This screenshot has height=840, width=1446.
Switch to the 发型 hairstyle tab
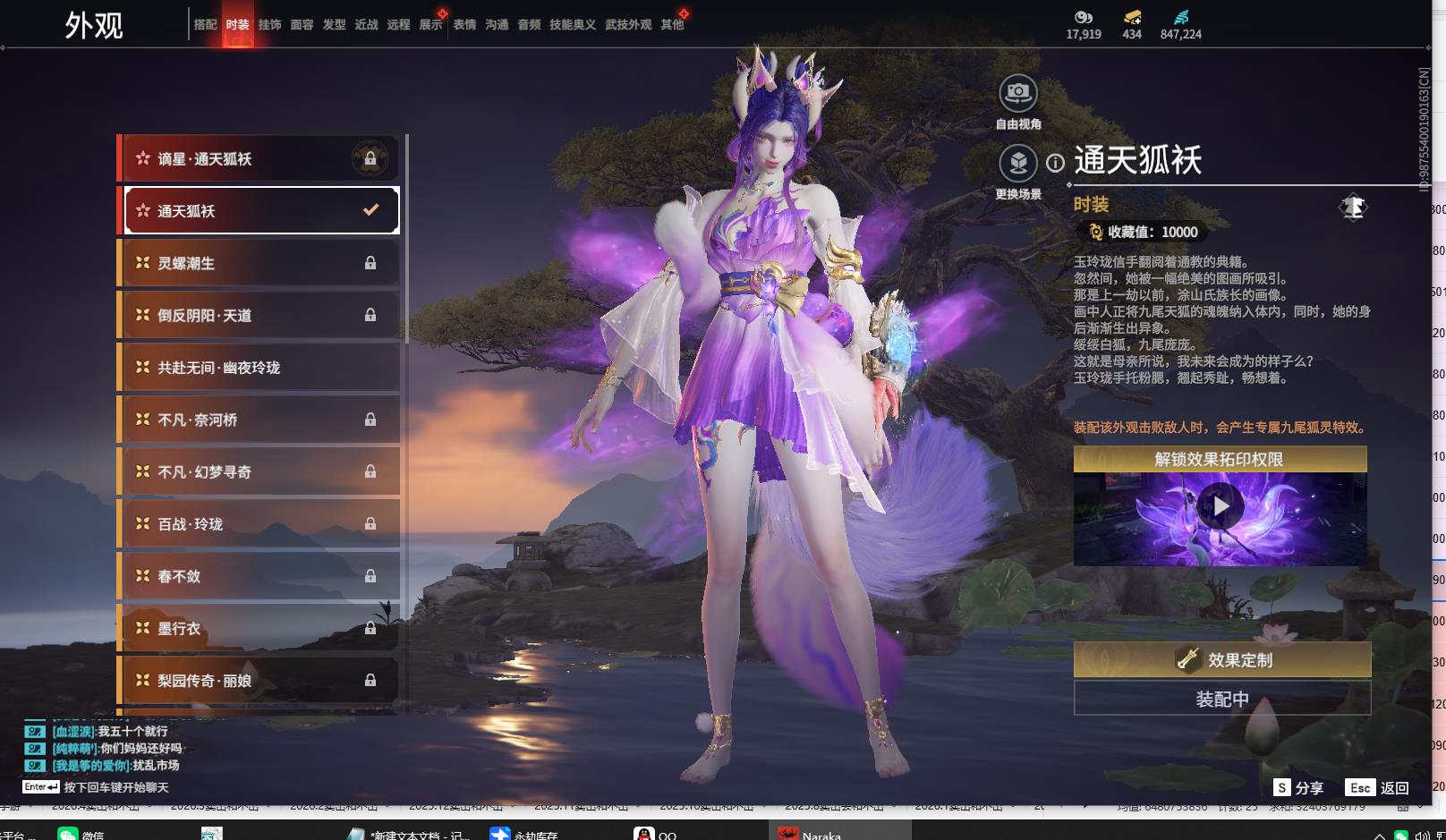(x=334, y=24)
